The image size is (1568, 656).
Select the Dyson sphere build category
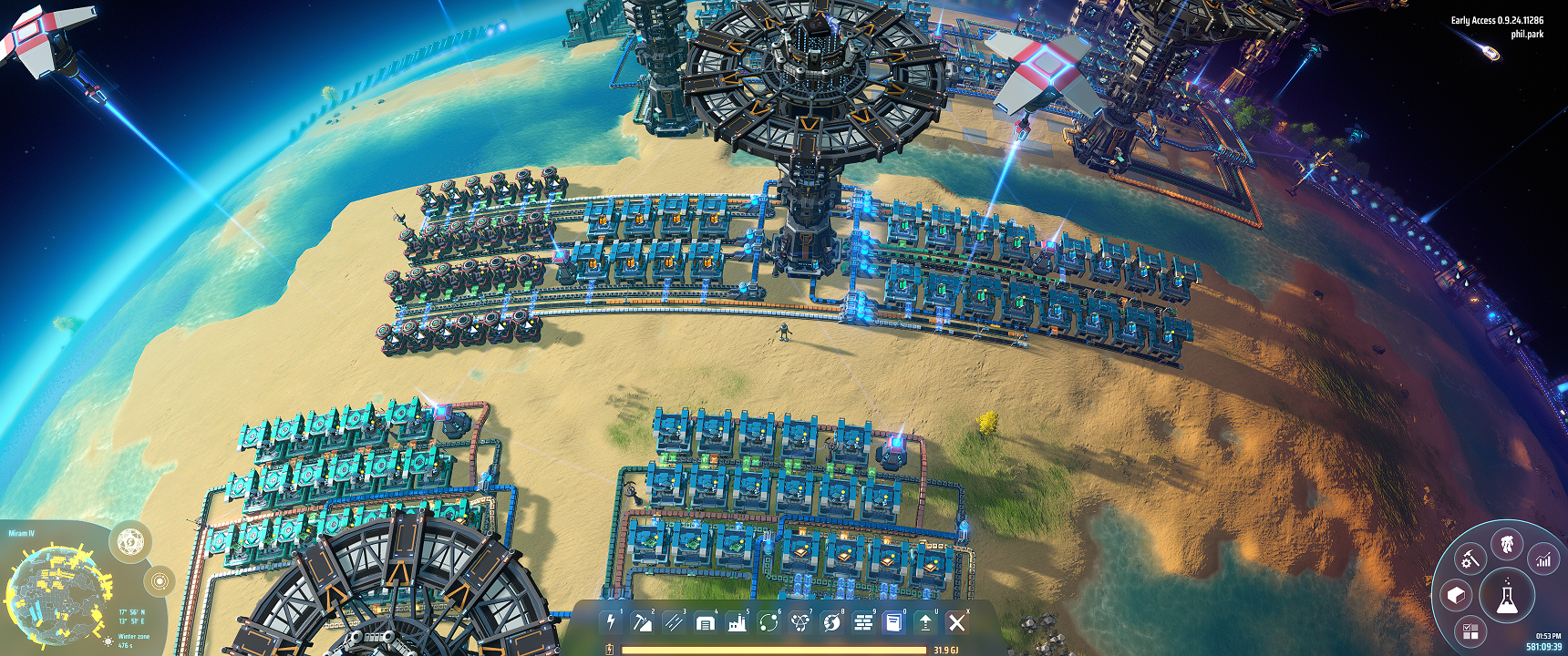coord(831,622)
